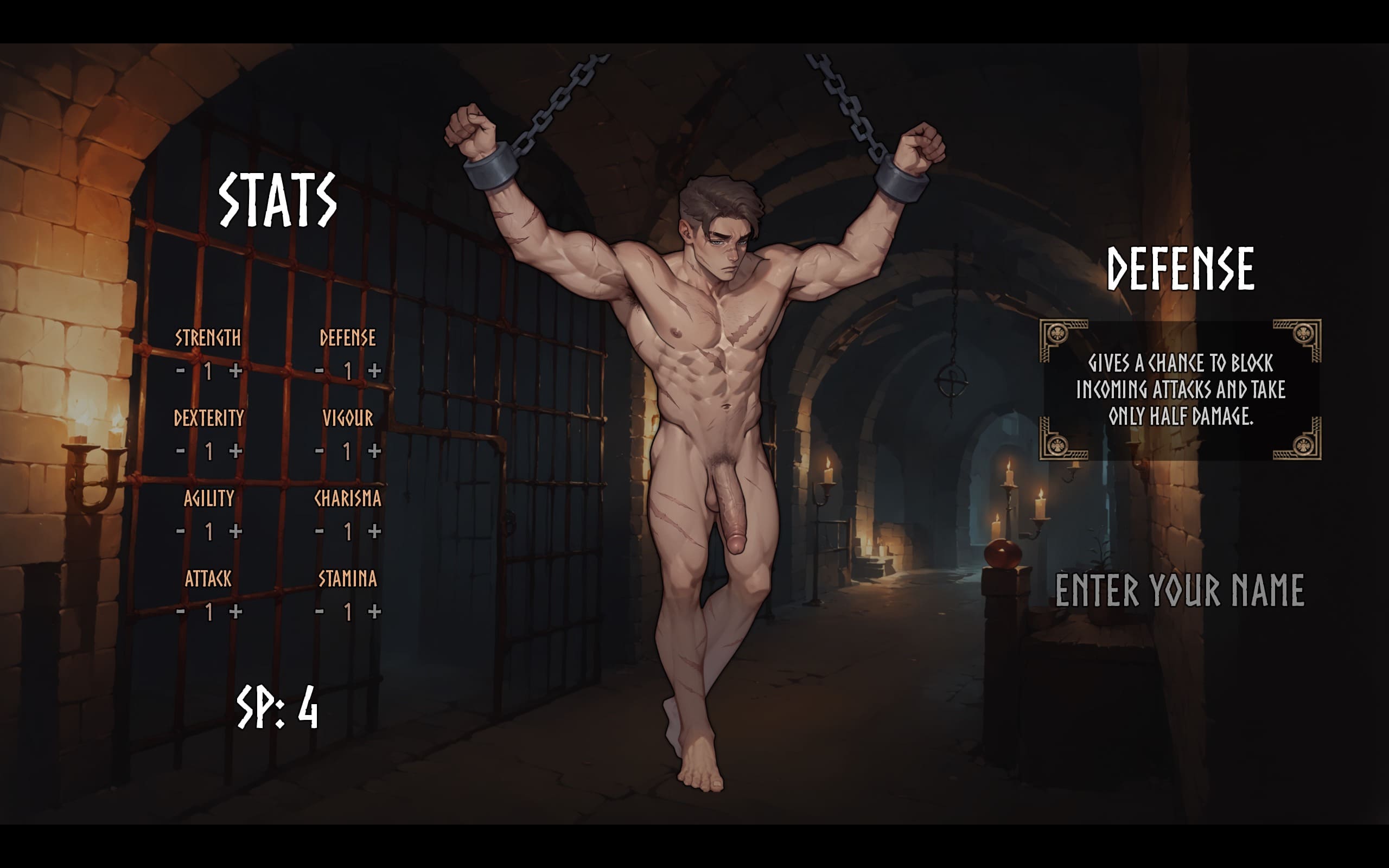
Task: Select the Strength stat label
Action: click(x=208, y=338)
